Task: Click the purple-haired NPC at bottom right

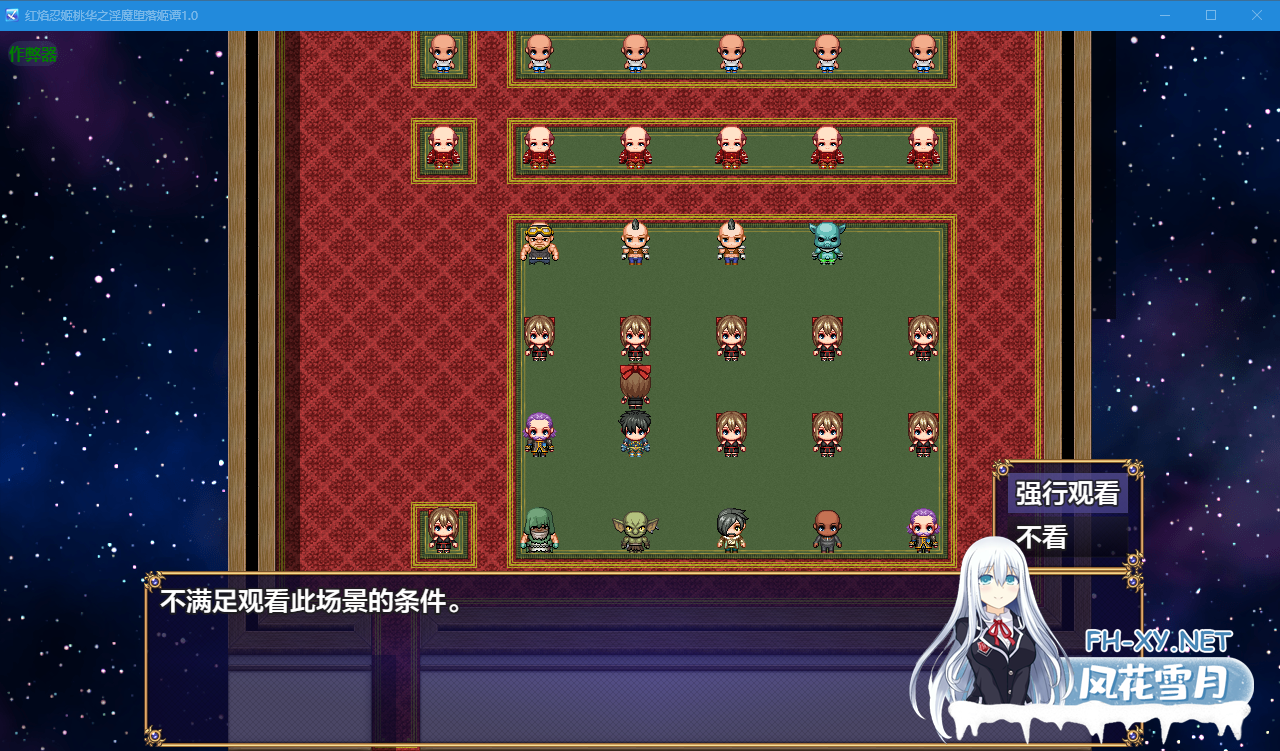Action: [922, 530]
